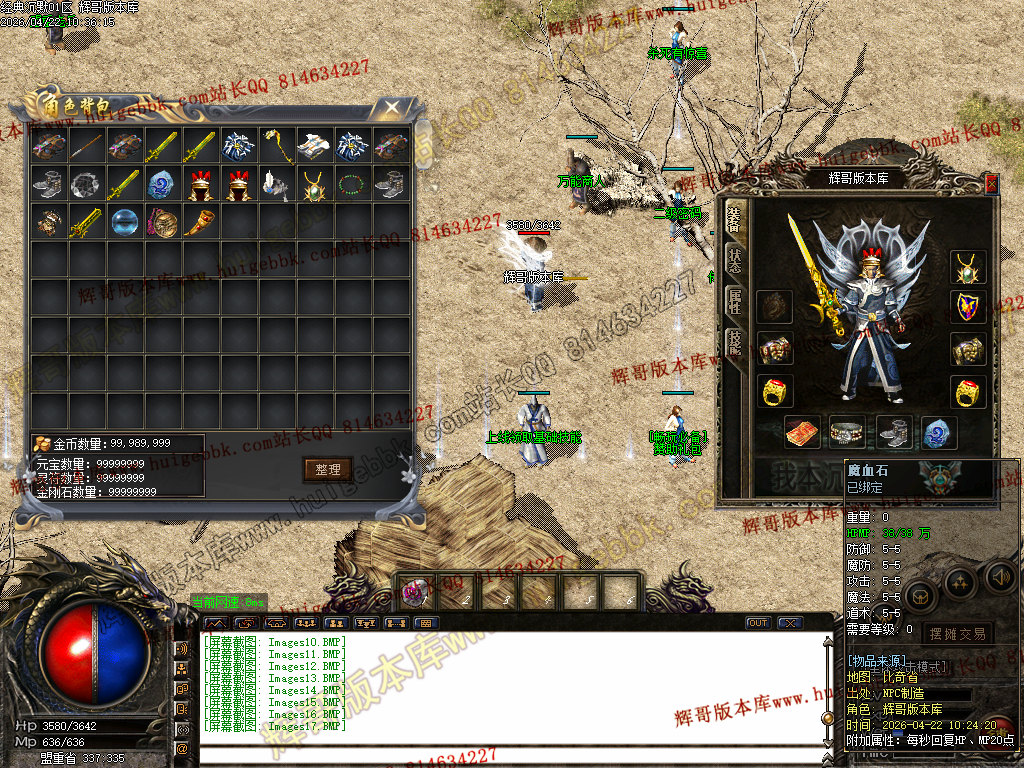Viewport: 1024px width, 768px height.
Task: Close the character equipment panel
Action: click(991, 183)
